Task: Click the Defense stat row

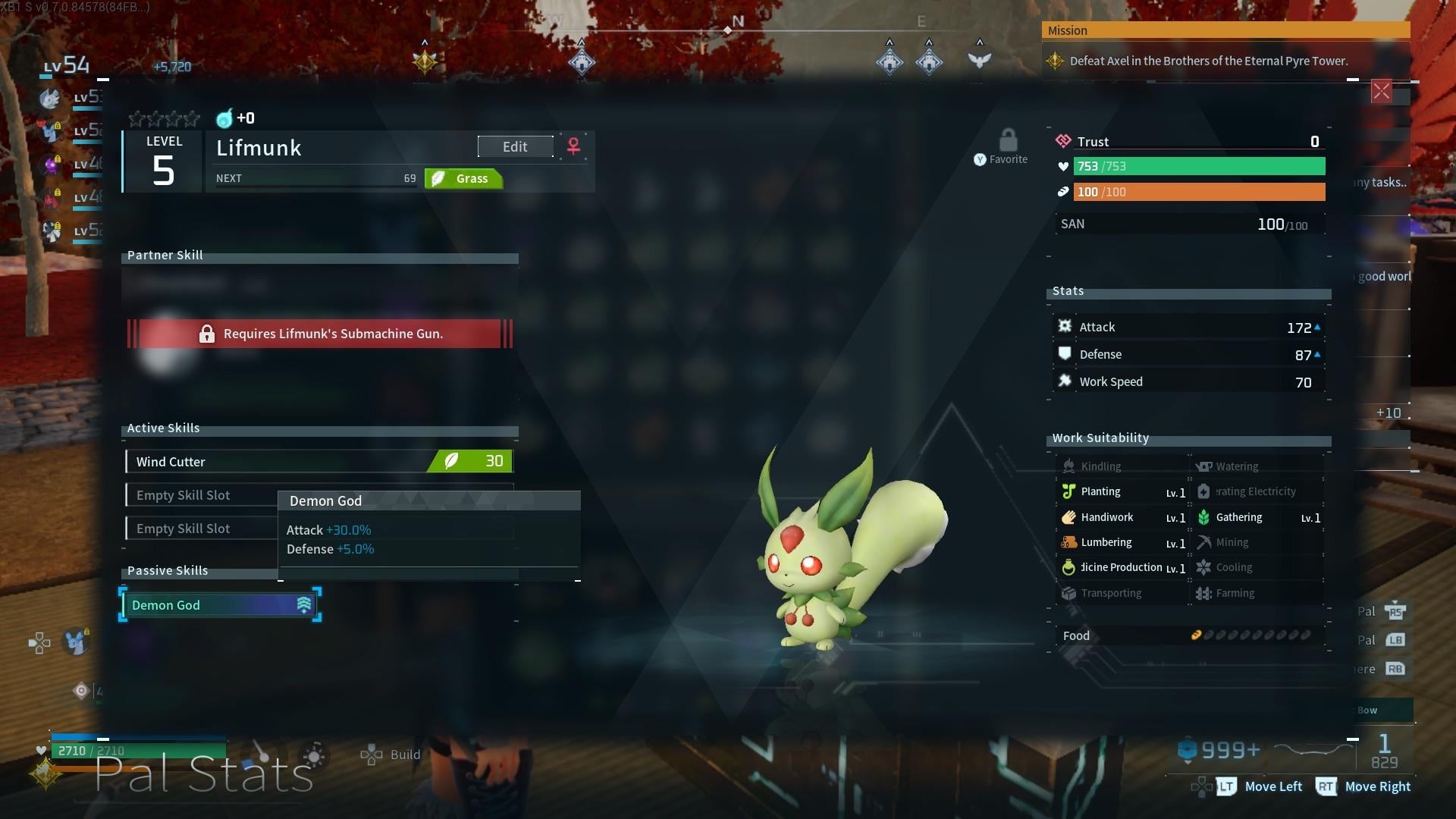Action: (x=1188, y=355)
